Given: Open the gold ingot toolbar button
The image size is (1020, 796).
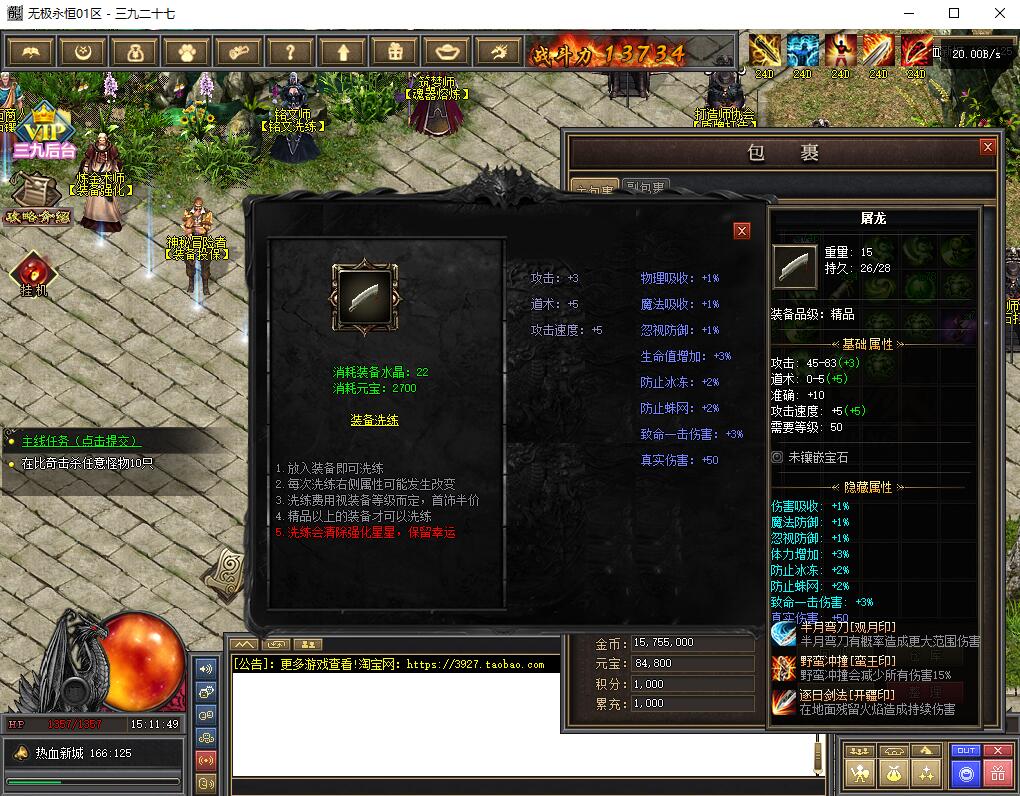Looking at the screenshot, I should coord(446,51).
